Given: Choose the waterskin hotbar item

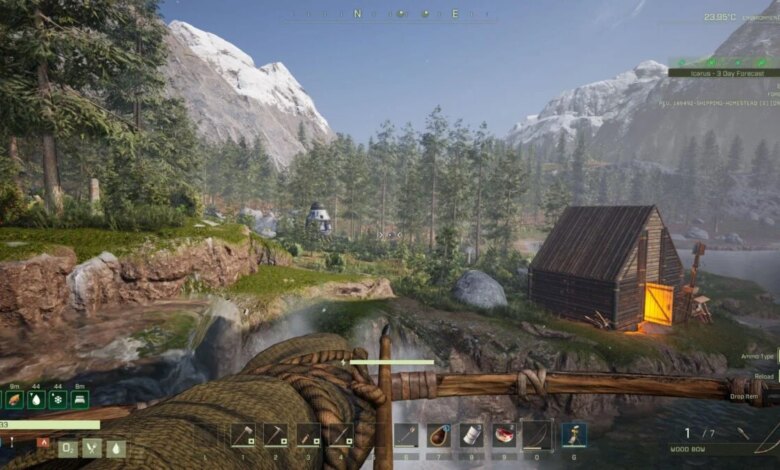Looking at the screenshot, I should tap(439, 435).
